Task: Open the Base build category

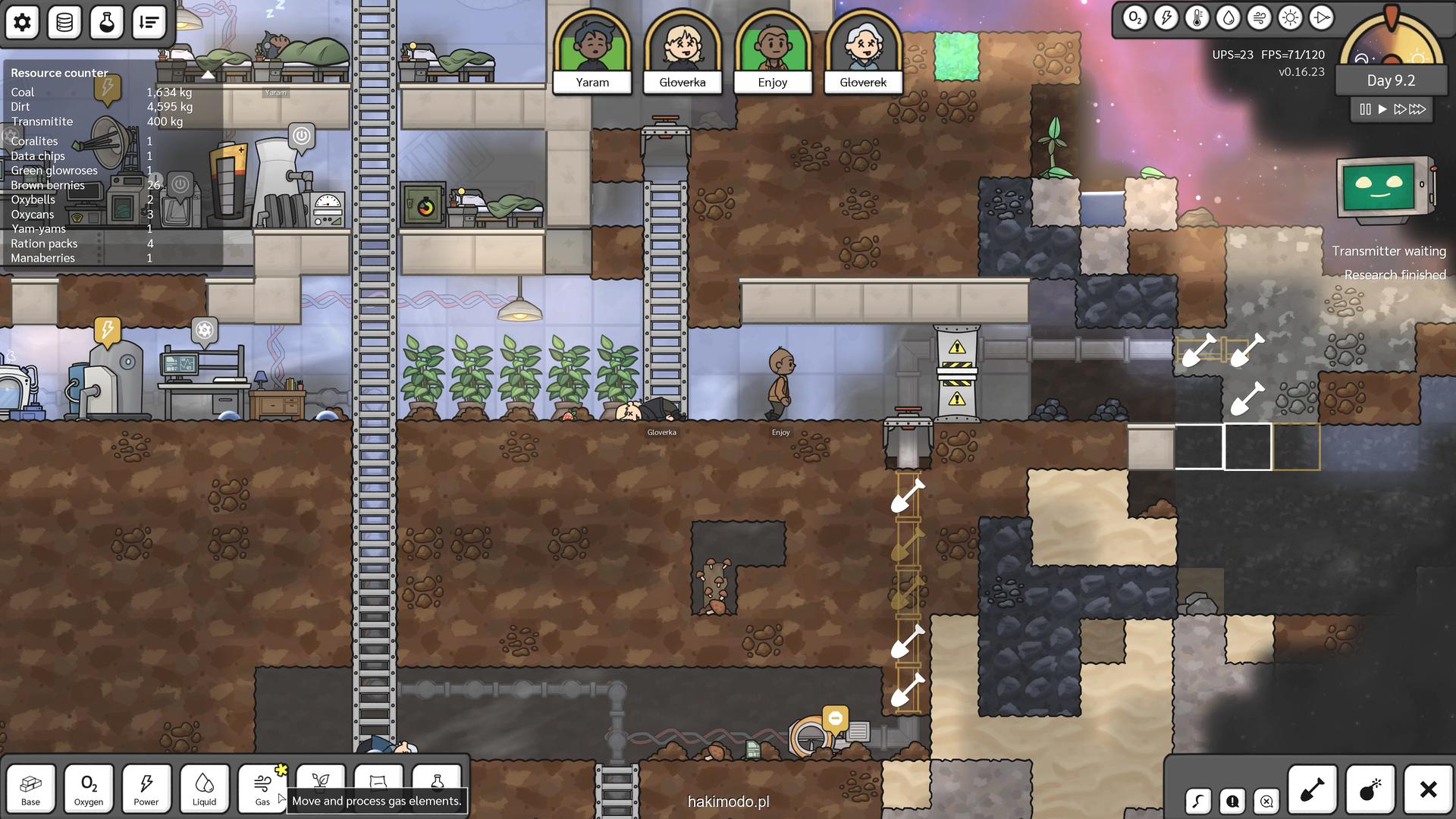Action: (x=31, y=789)
